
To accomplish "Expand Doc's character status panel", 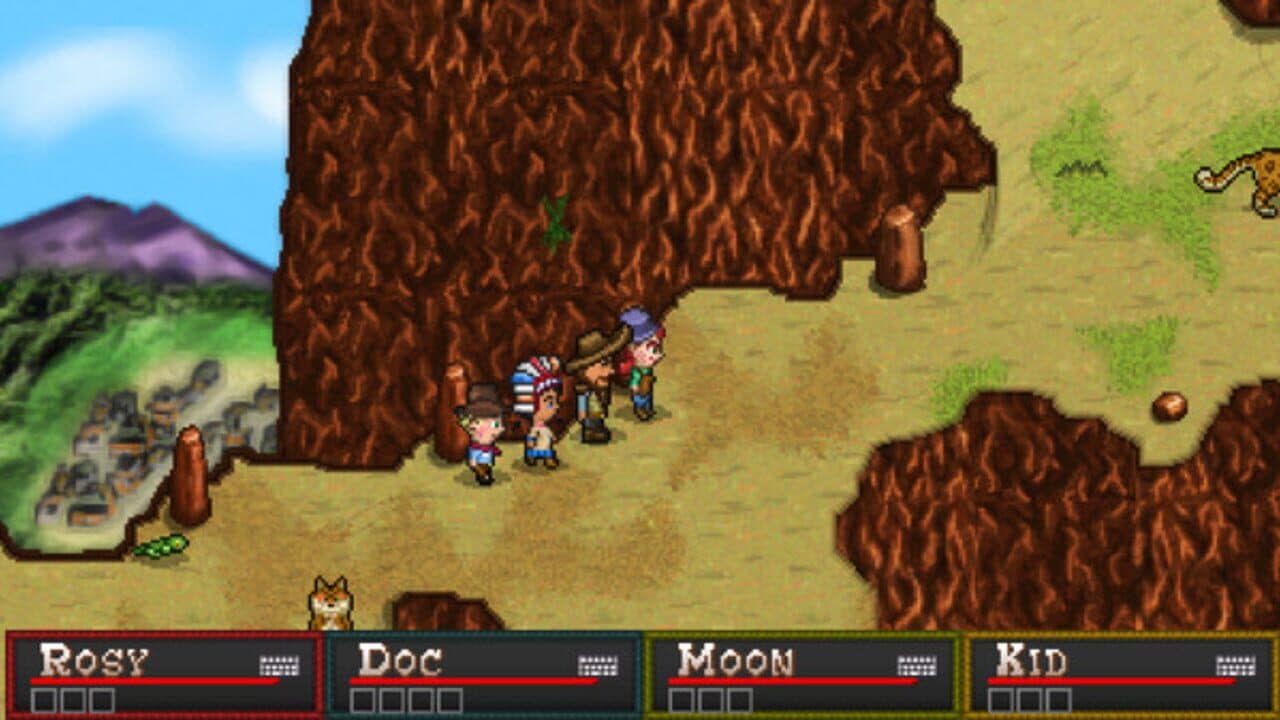I will pos(485,675).
